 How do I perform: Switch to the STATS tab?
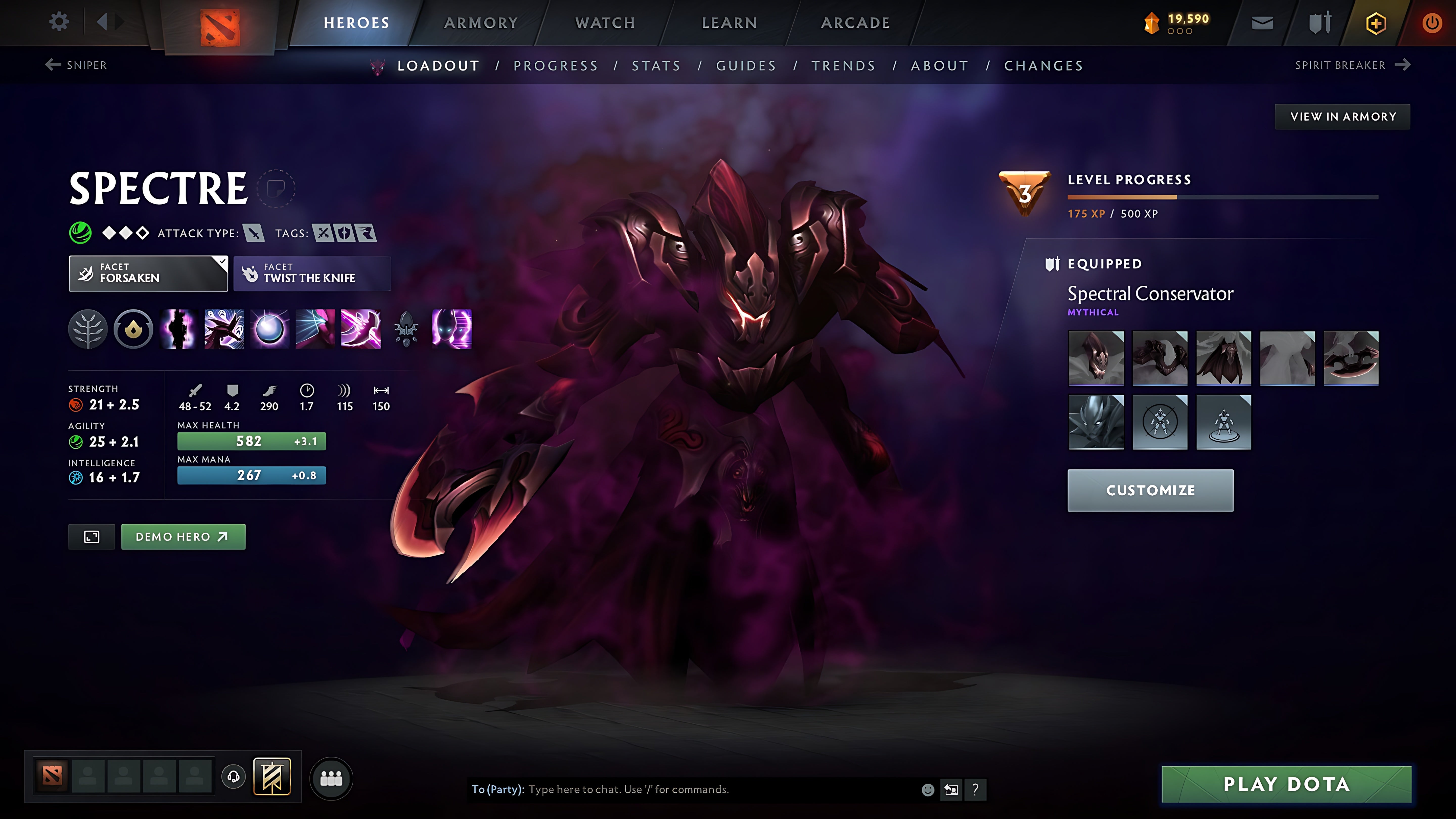click(656, 65)
